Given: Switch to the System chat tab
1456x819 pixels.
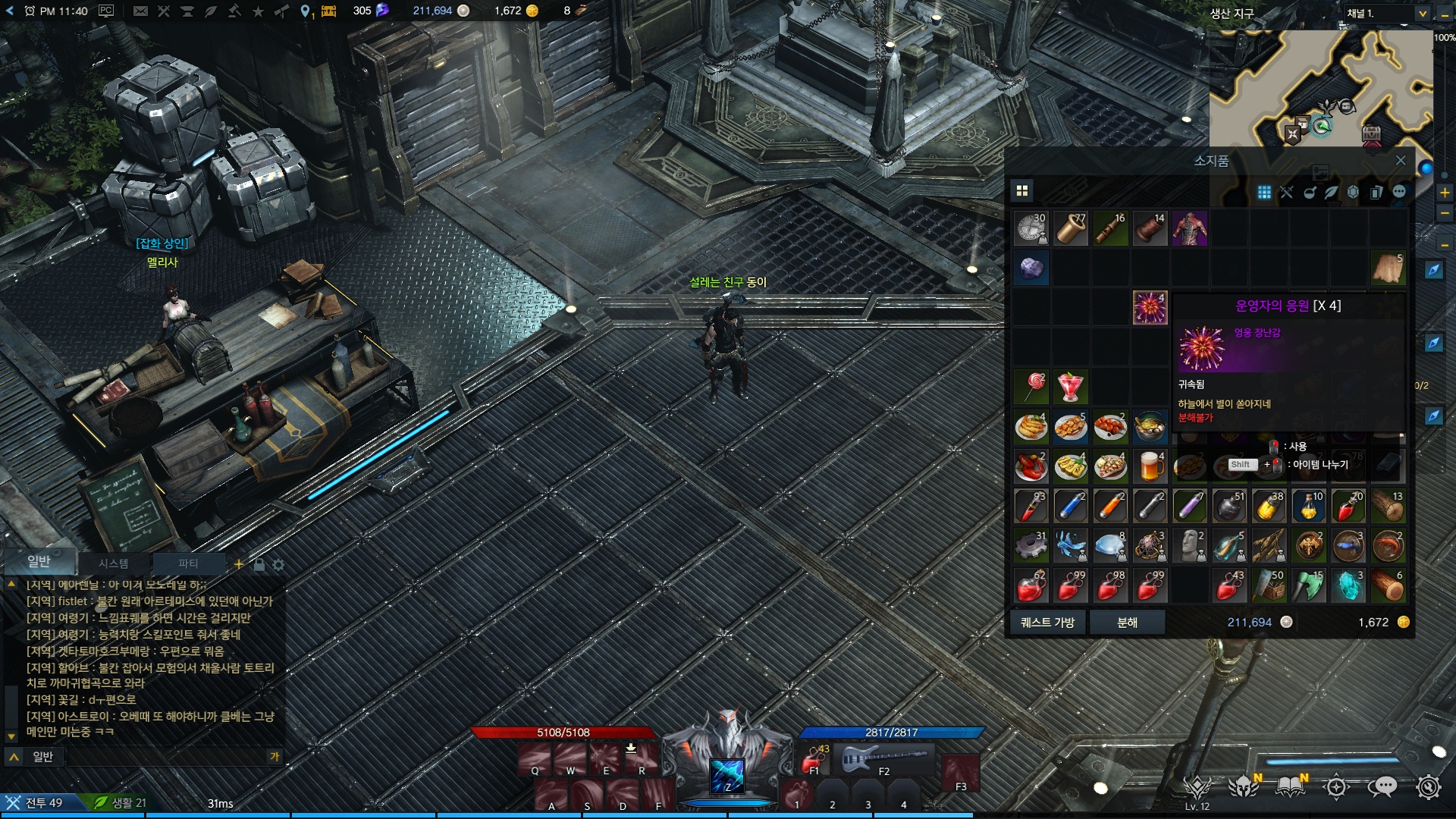Looking at the screenshot, I should (x=113, y=563).
